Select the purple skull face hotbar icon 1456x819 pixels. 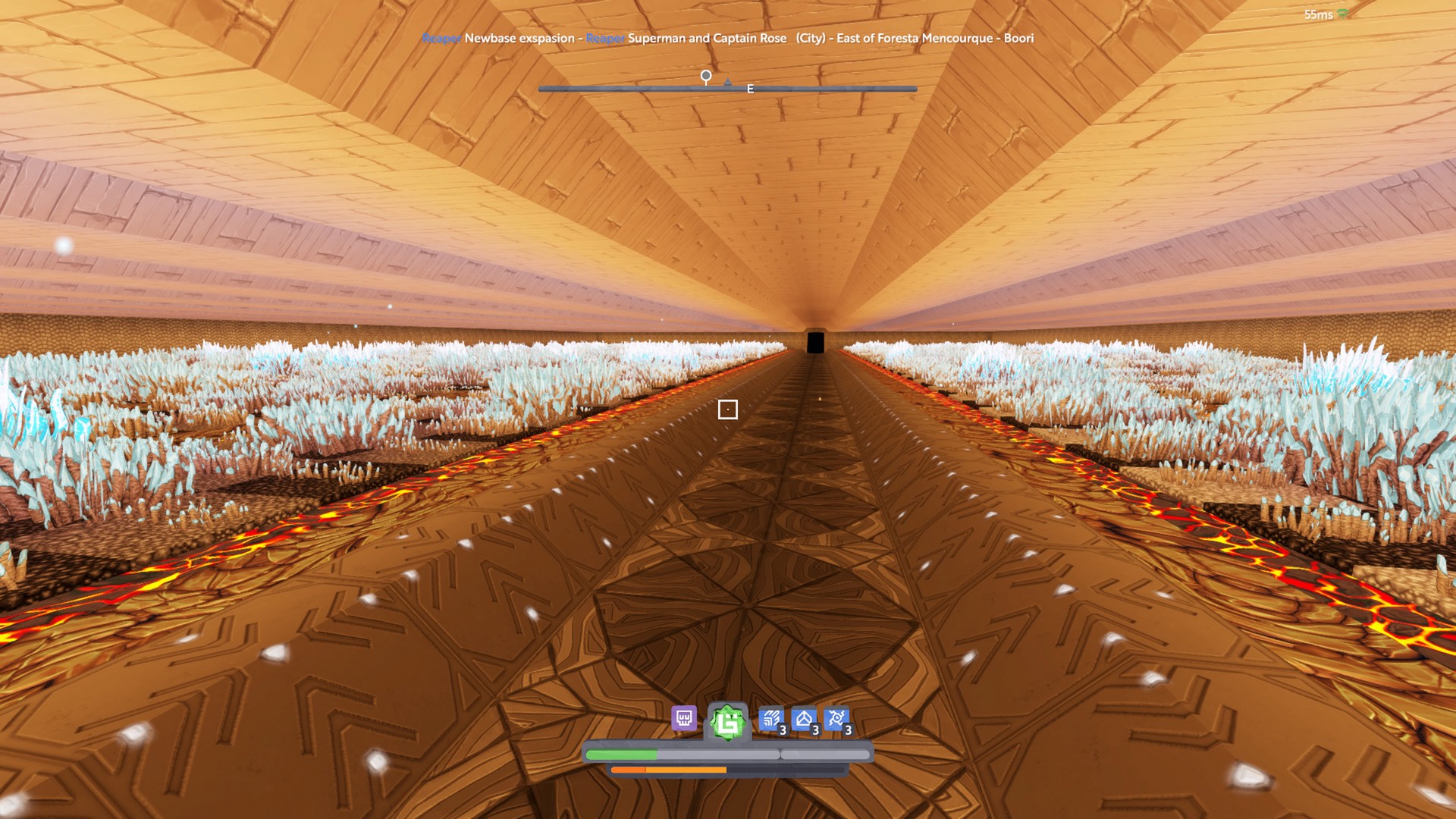coord(684,718)
